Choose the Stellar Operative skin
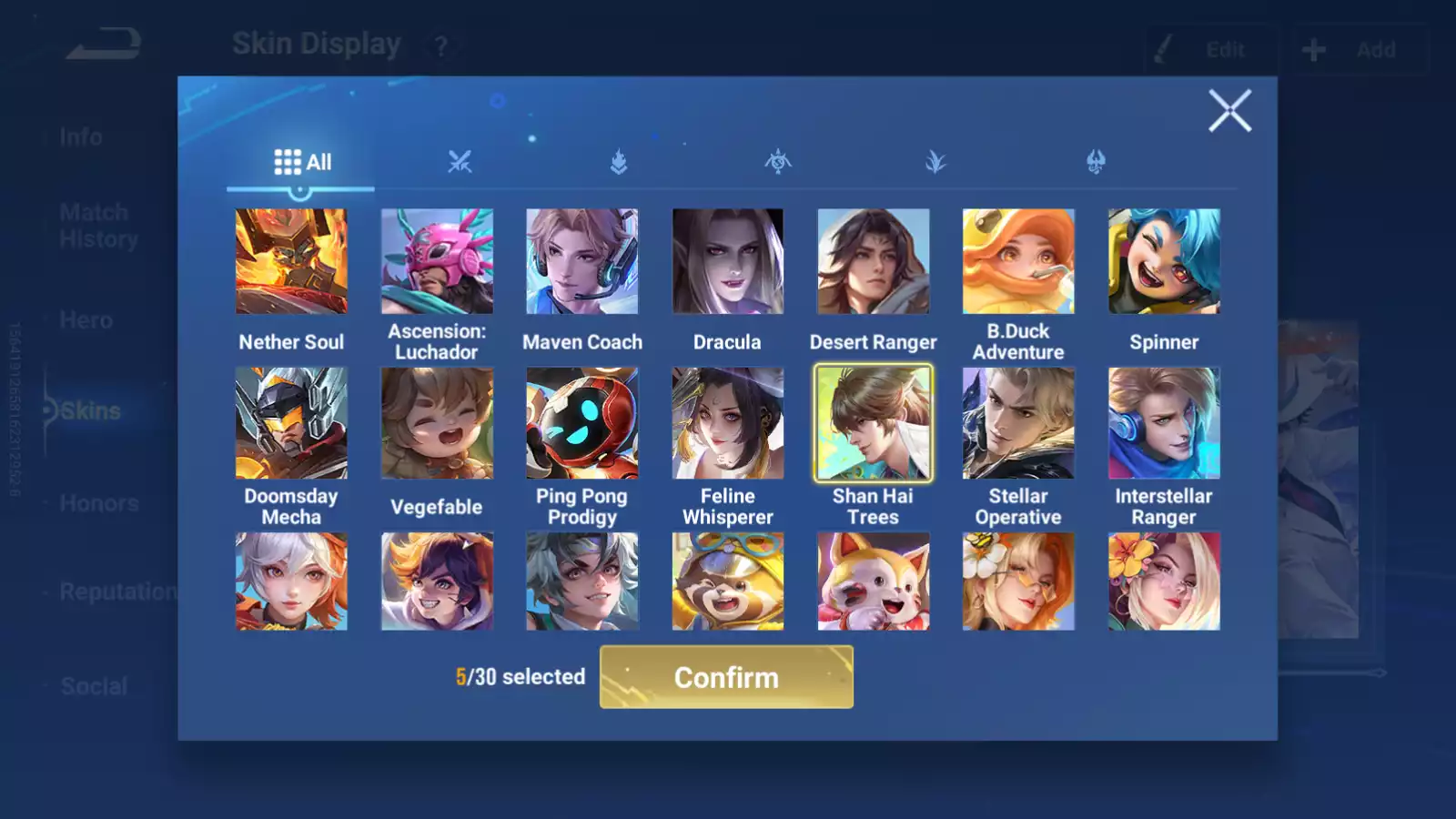This screenshot has height=819, width=1456. click(x=1018, y=423)
